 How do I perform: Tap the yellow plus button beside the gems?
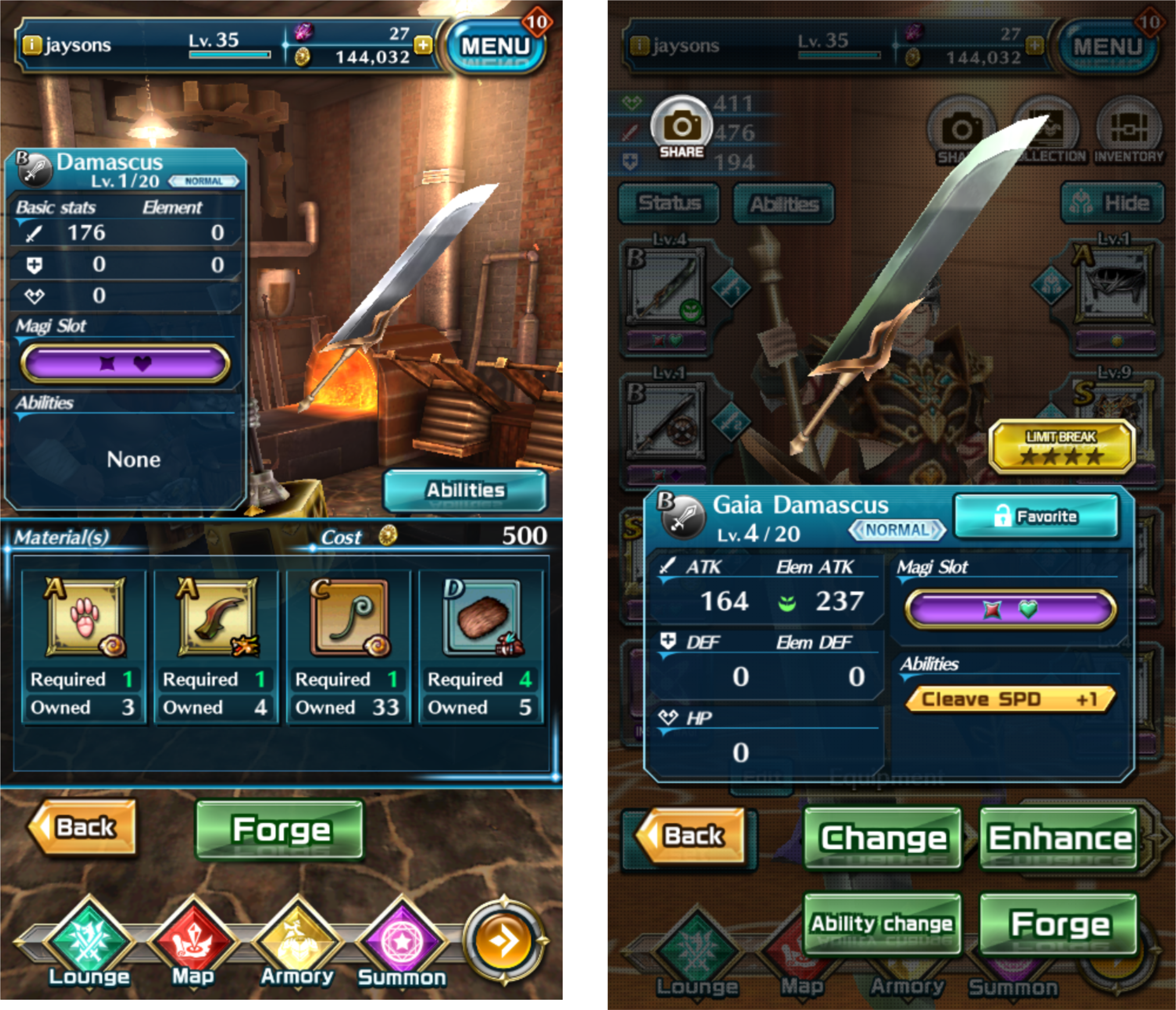click(424, 45)
